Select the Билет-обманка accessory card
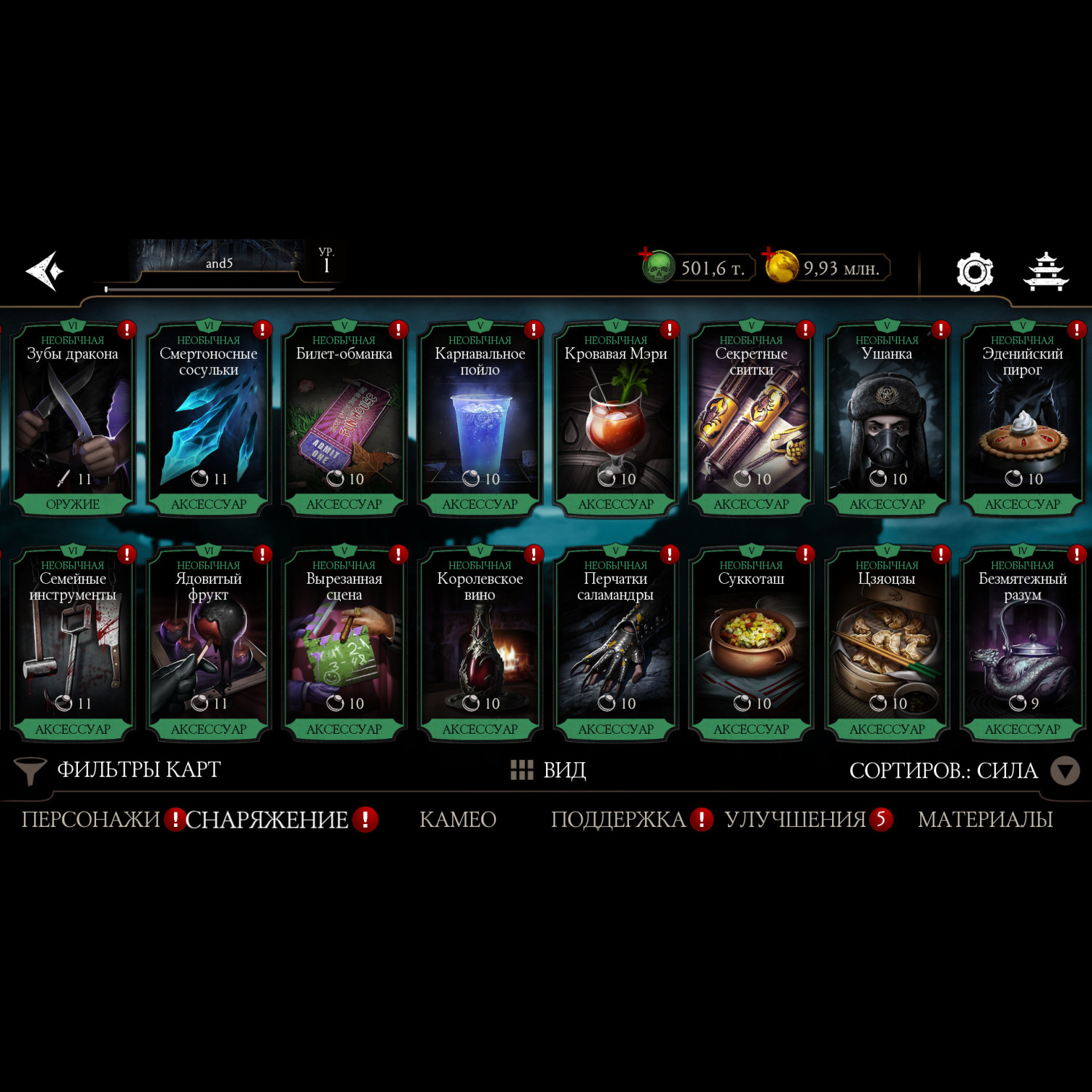Viewport: 1092px width, 1092px height. (344, 419)
